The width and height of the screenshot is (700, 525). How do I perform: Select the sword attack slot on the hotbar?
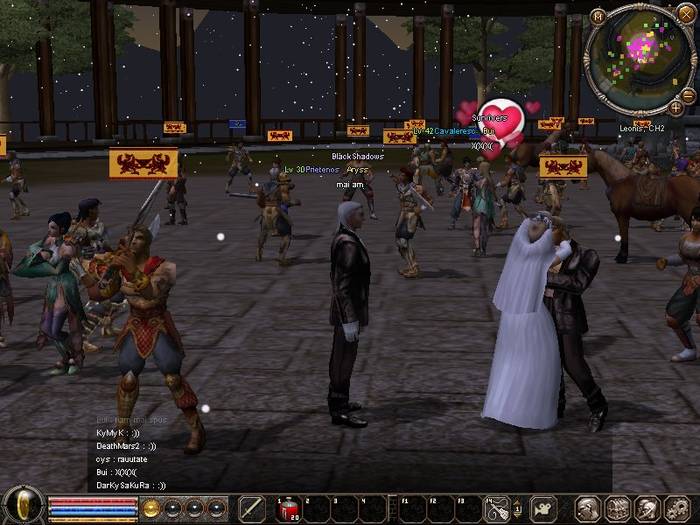pyautogui.click(x=253, y=508)
